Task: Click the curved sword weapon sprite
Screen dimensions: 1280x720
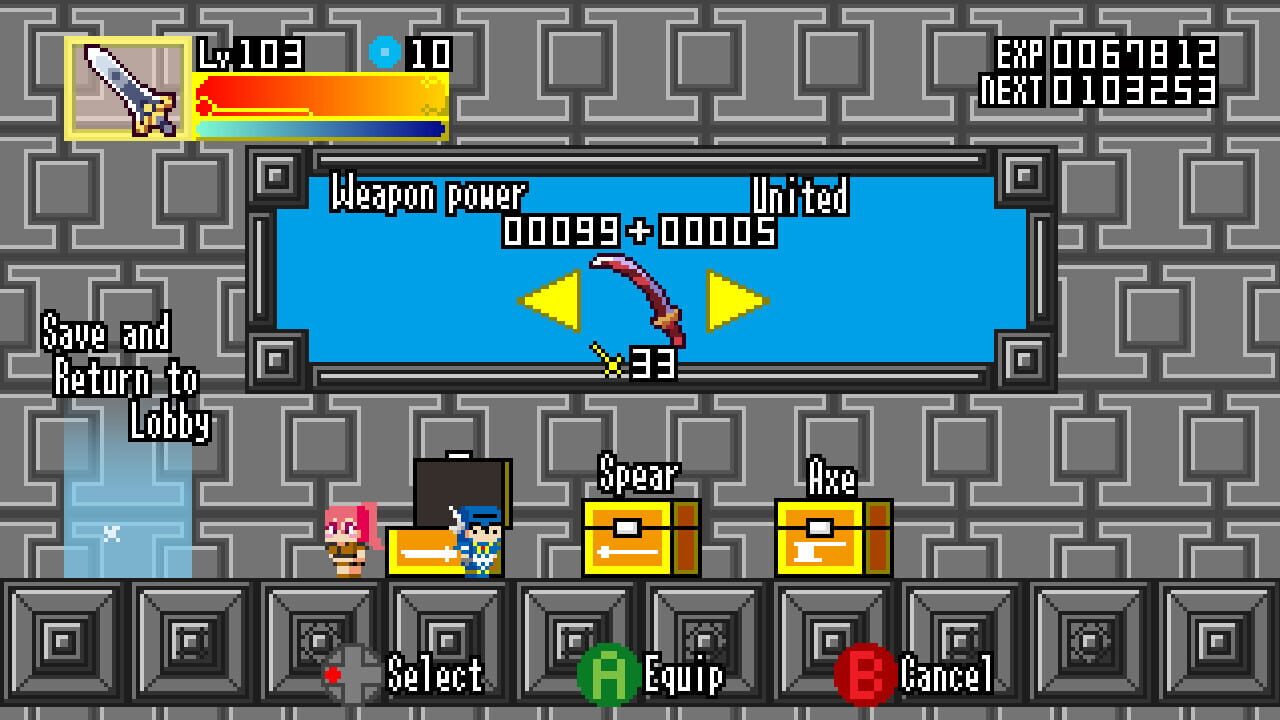Action: point(640,295)
